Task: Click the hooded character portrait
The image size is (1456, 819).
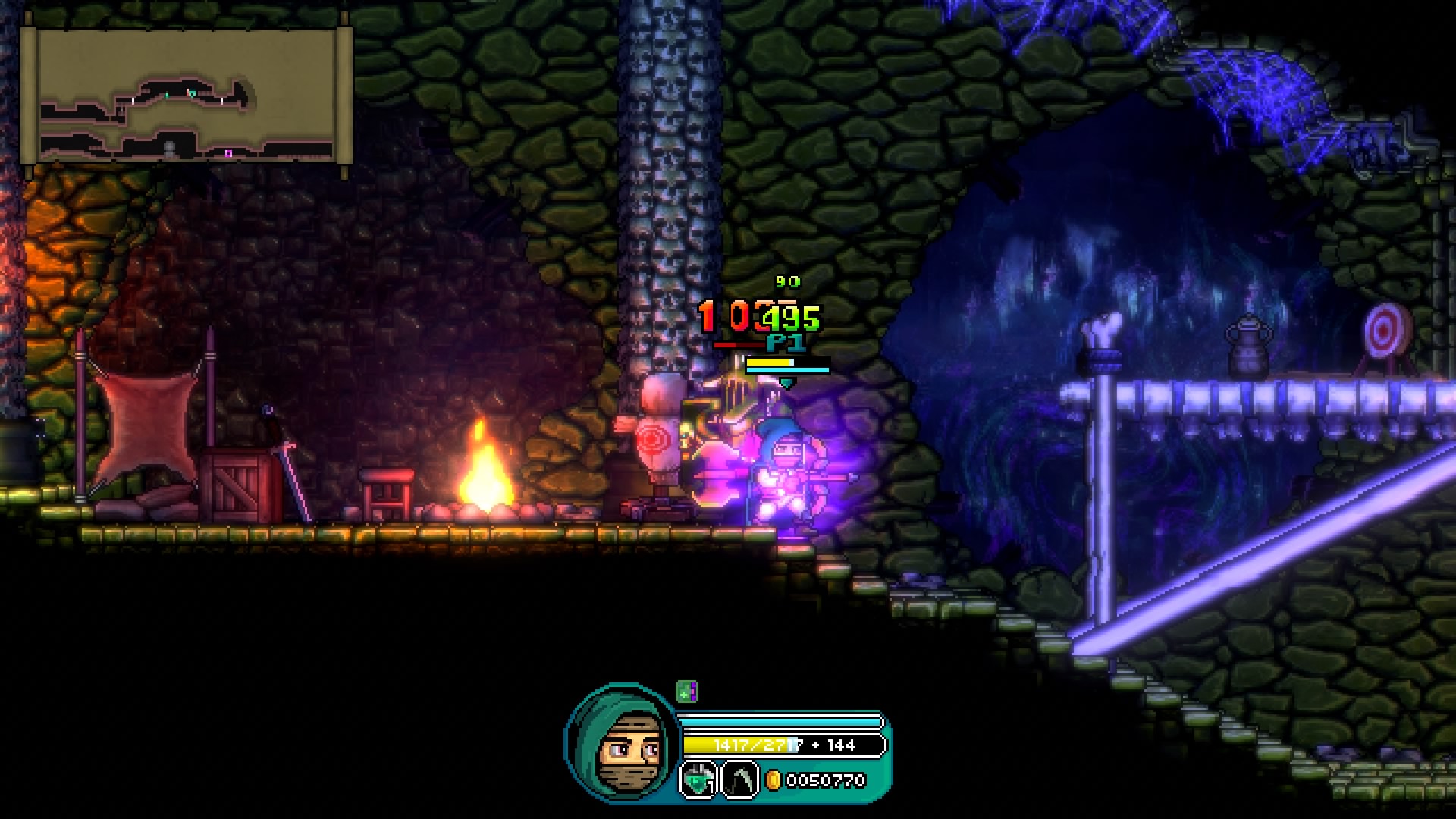Action: click(622, 744)
